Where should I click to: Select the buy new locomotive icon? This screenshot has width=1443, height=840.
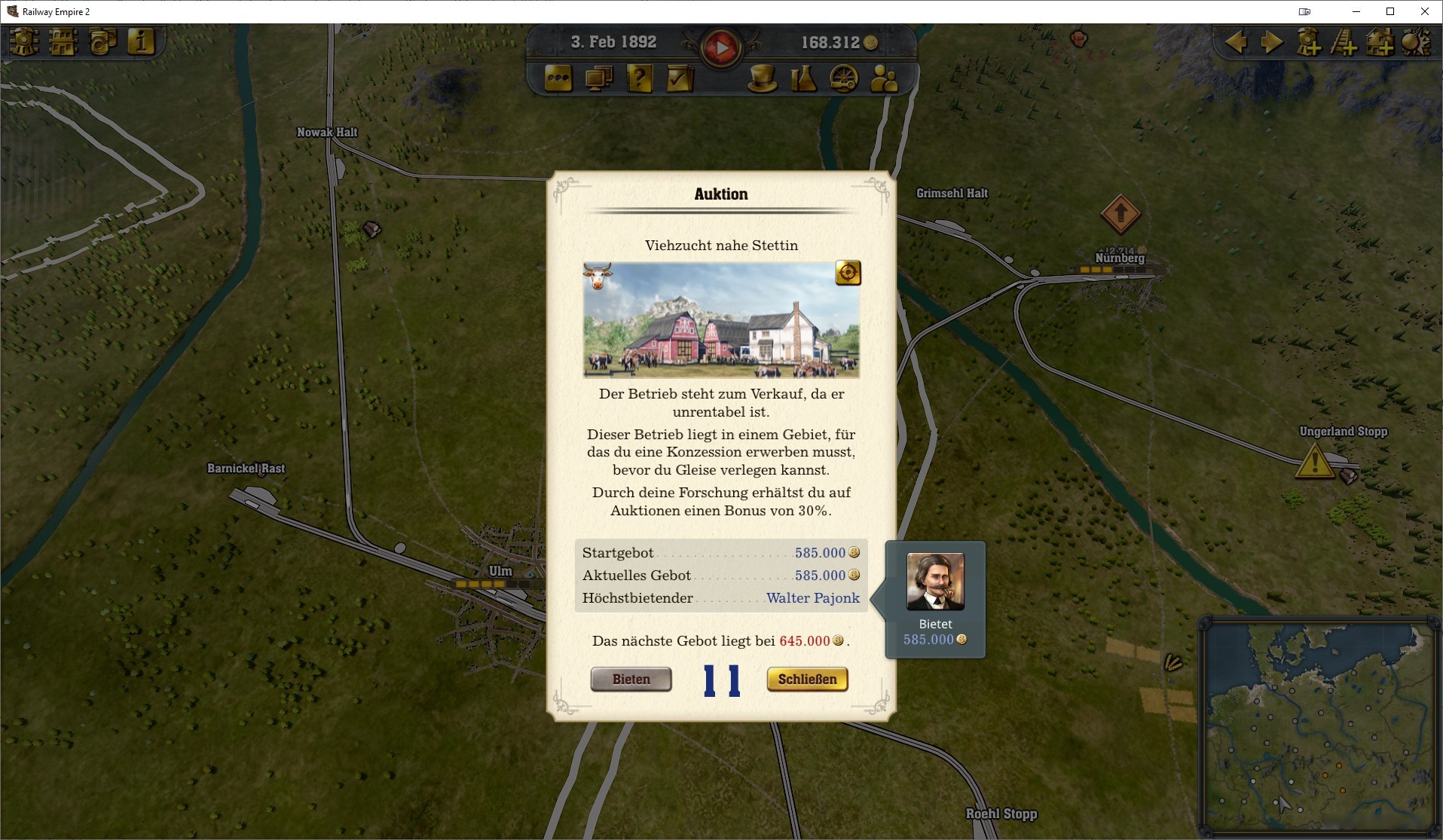coord(1310,44)
